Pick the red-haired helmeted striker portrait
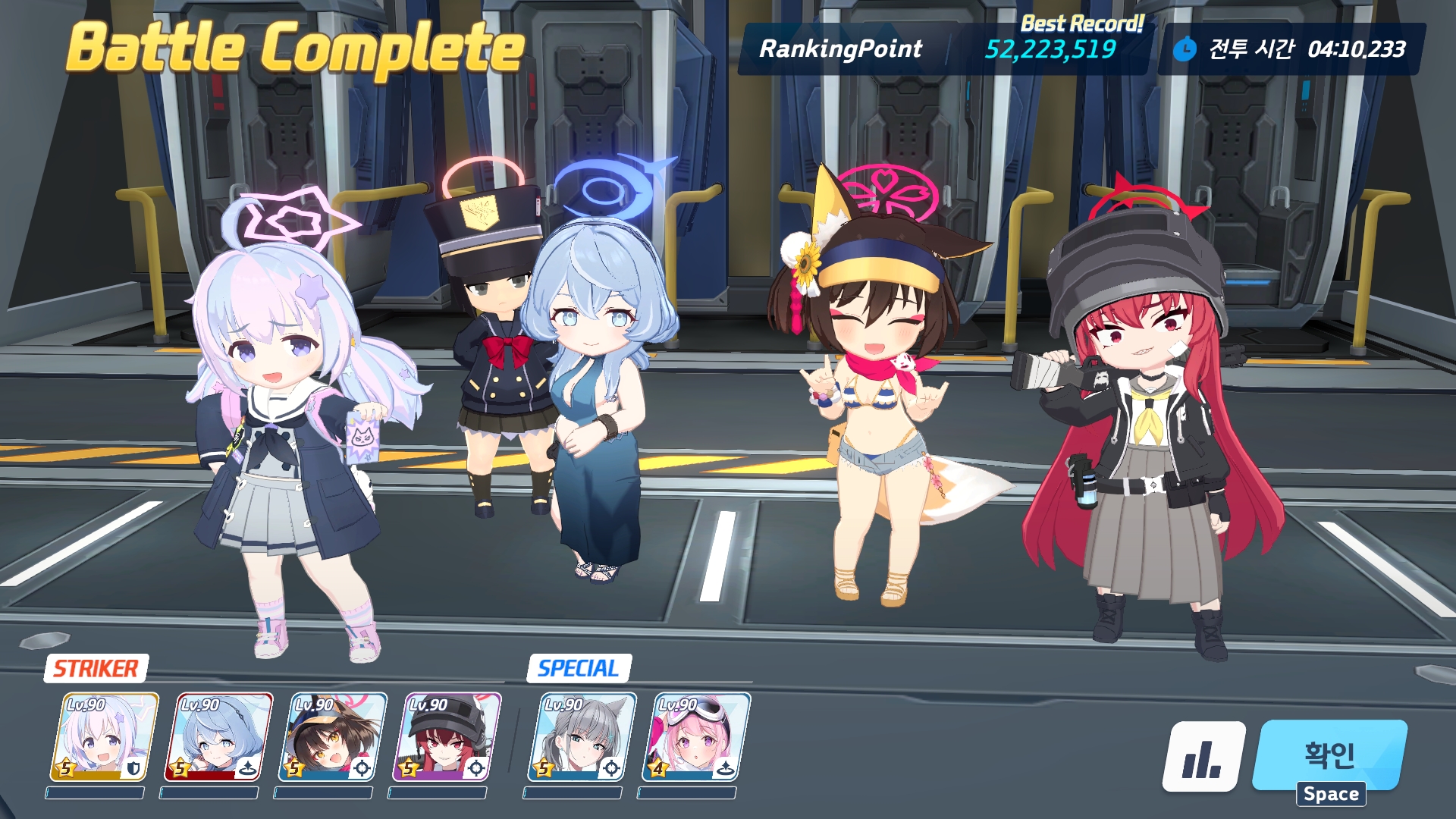The width and height of the screenshot is (1456, 819). [x=446, y=736]
